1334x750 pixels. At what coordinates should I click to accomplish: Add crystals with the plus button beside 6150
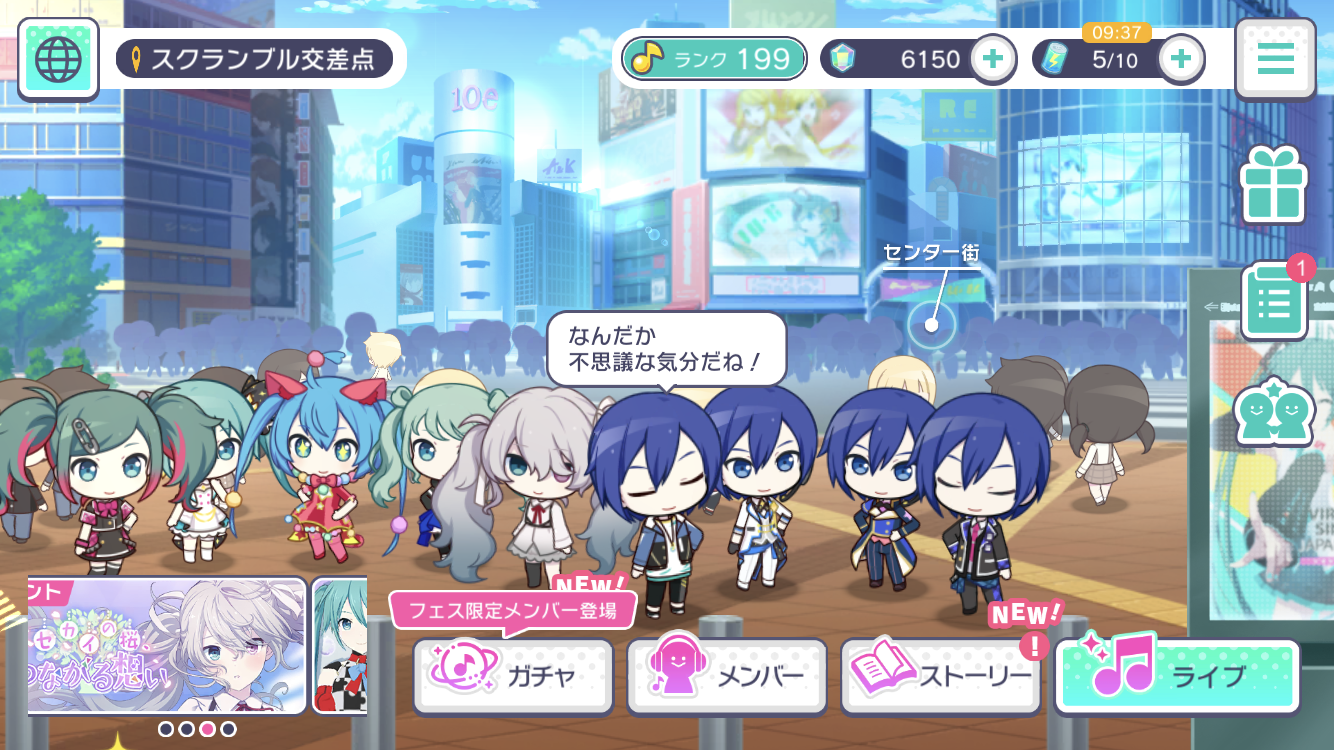click(x=992, y=59)
